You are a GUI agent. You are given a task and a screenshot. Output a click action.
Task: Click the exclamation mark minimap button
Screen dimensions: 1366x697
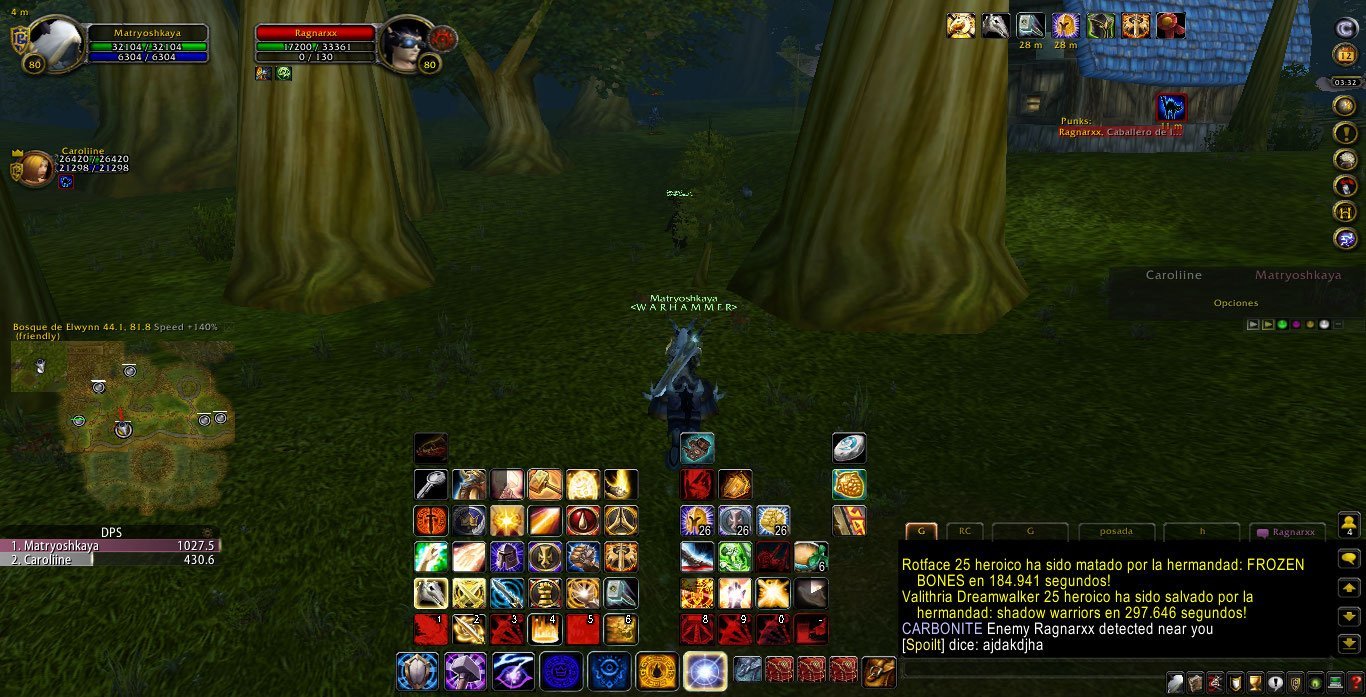pyautogui.click(x=1345, y=132)
